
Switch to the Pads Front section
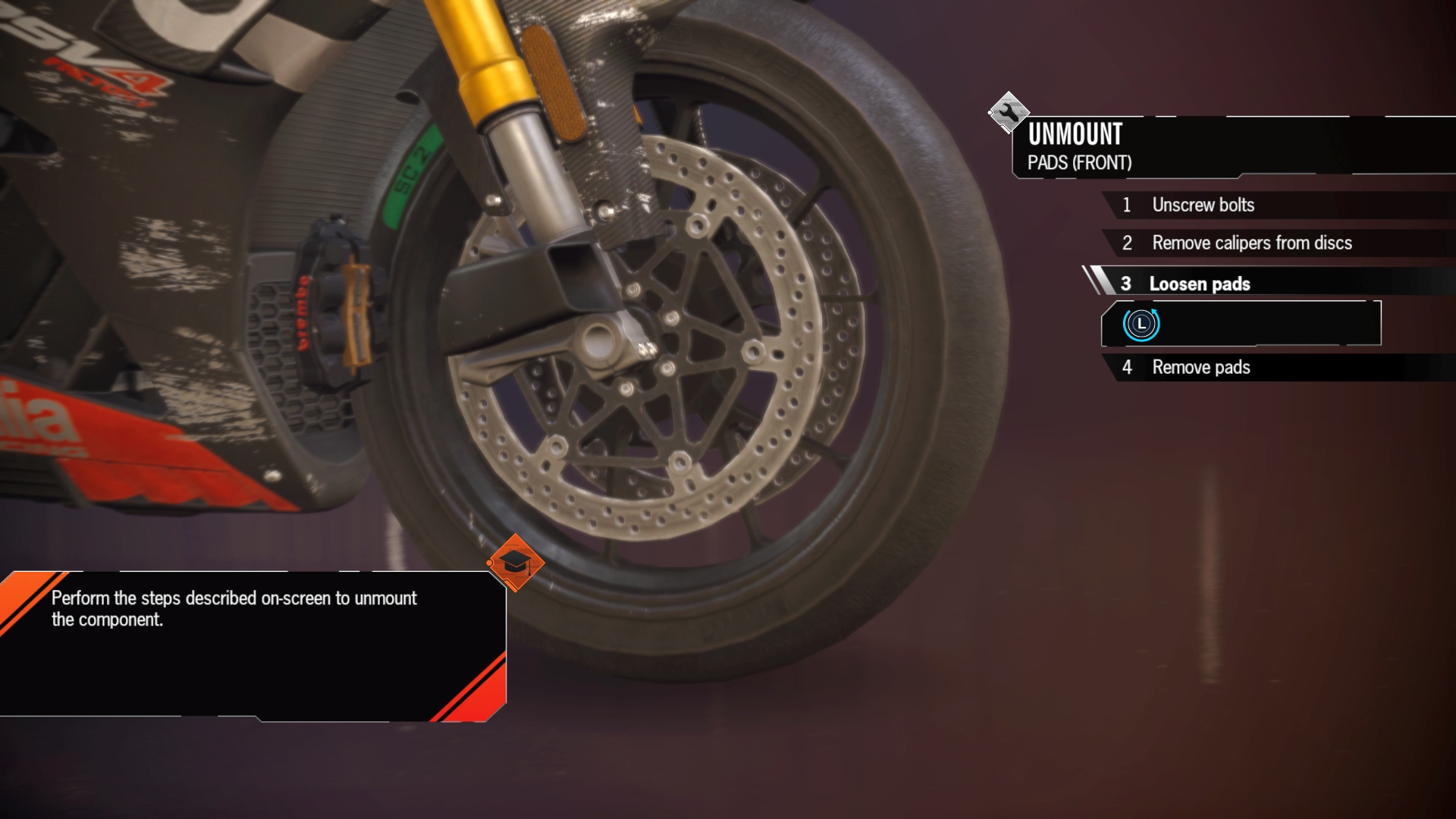[1080, 162]
